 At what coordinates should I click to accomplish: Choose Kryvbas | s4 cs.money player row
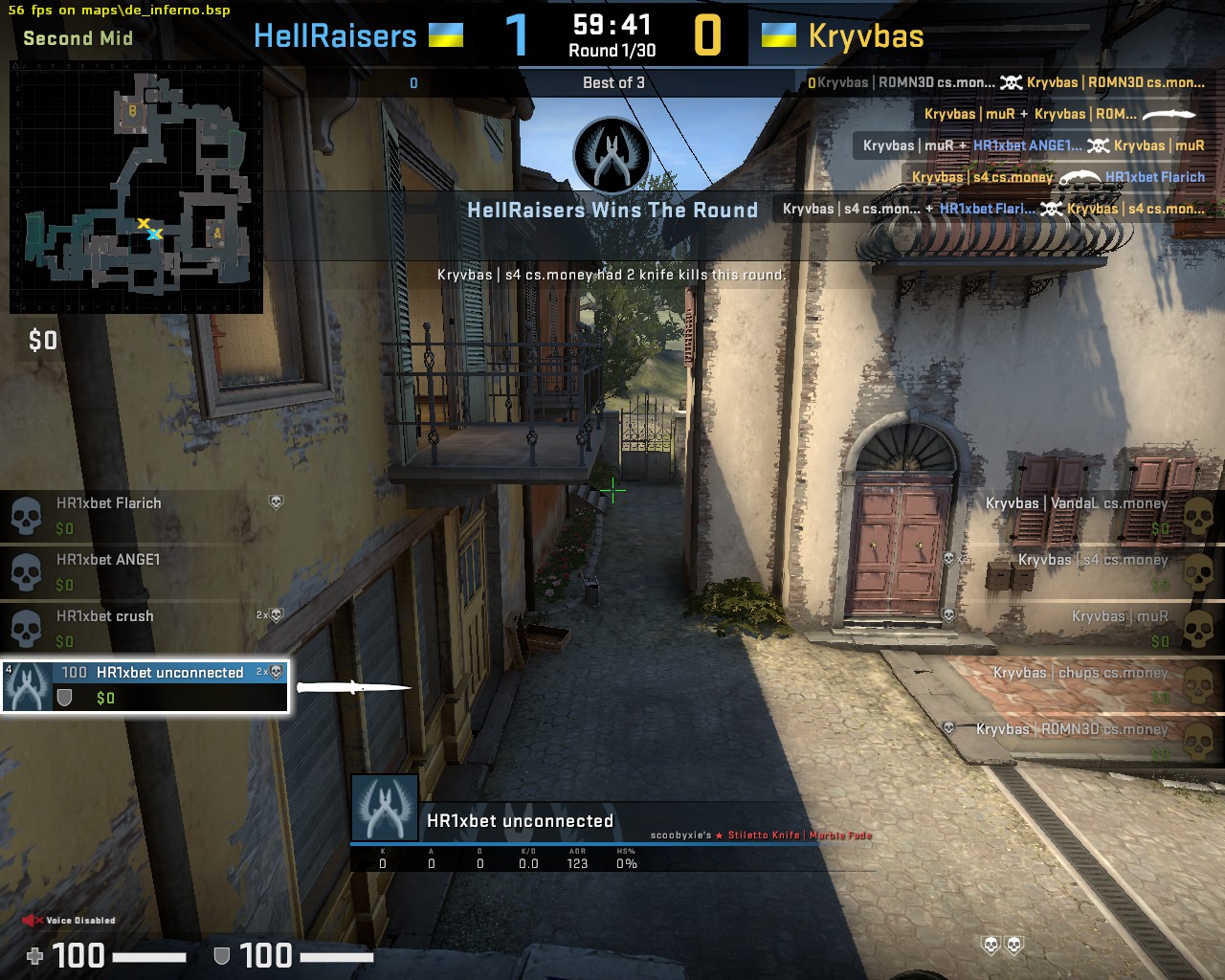(1081, 571)
